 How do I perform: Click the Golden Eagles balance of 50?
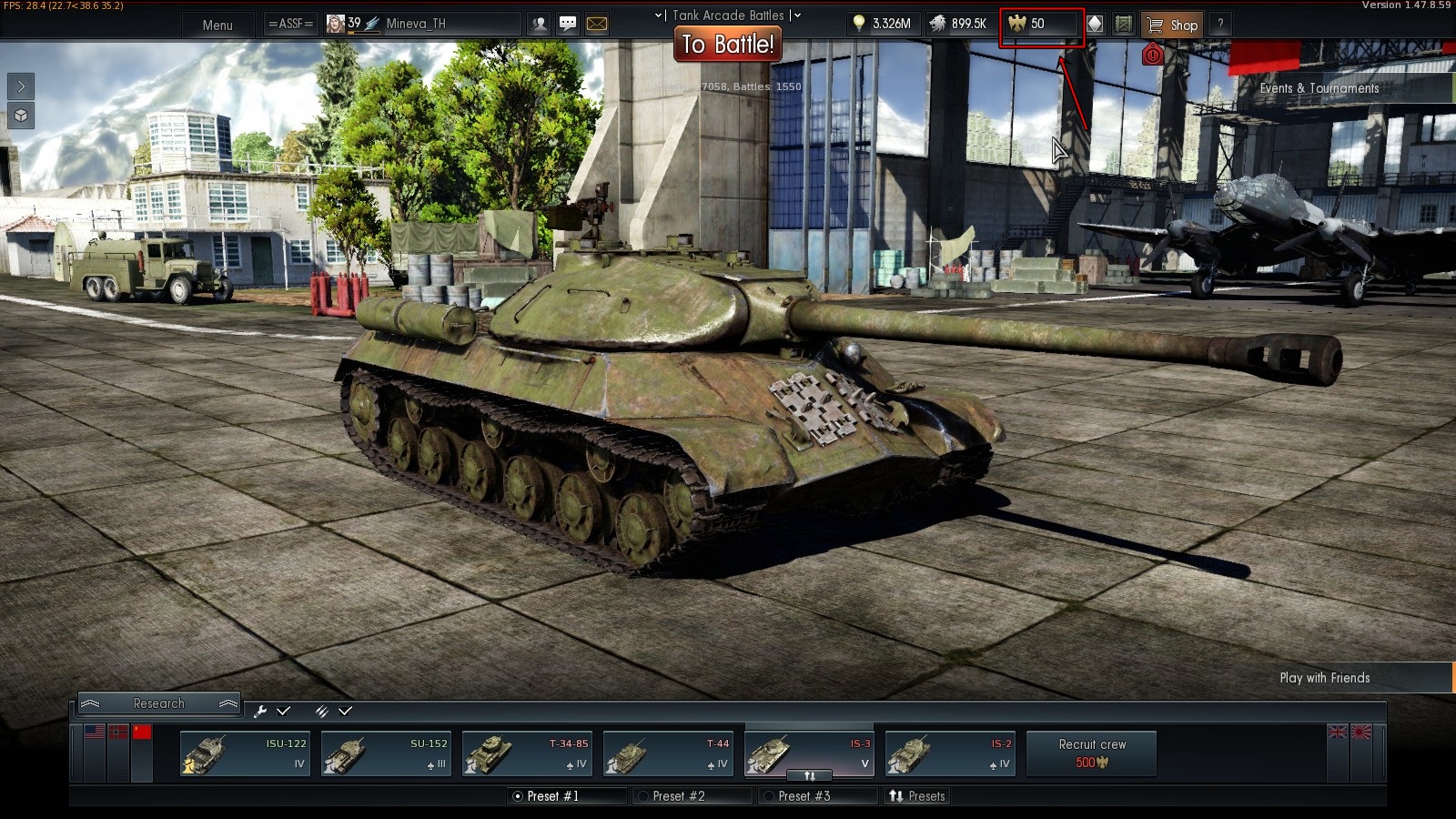tap(1039, 25)
